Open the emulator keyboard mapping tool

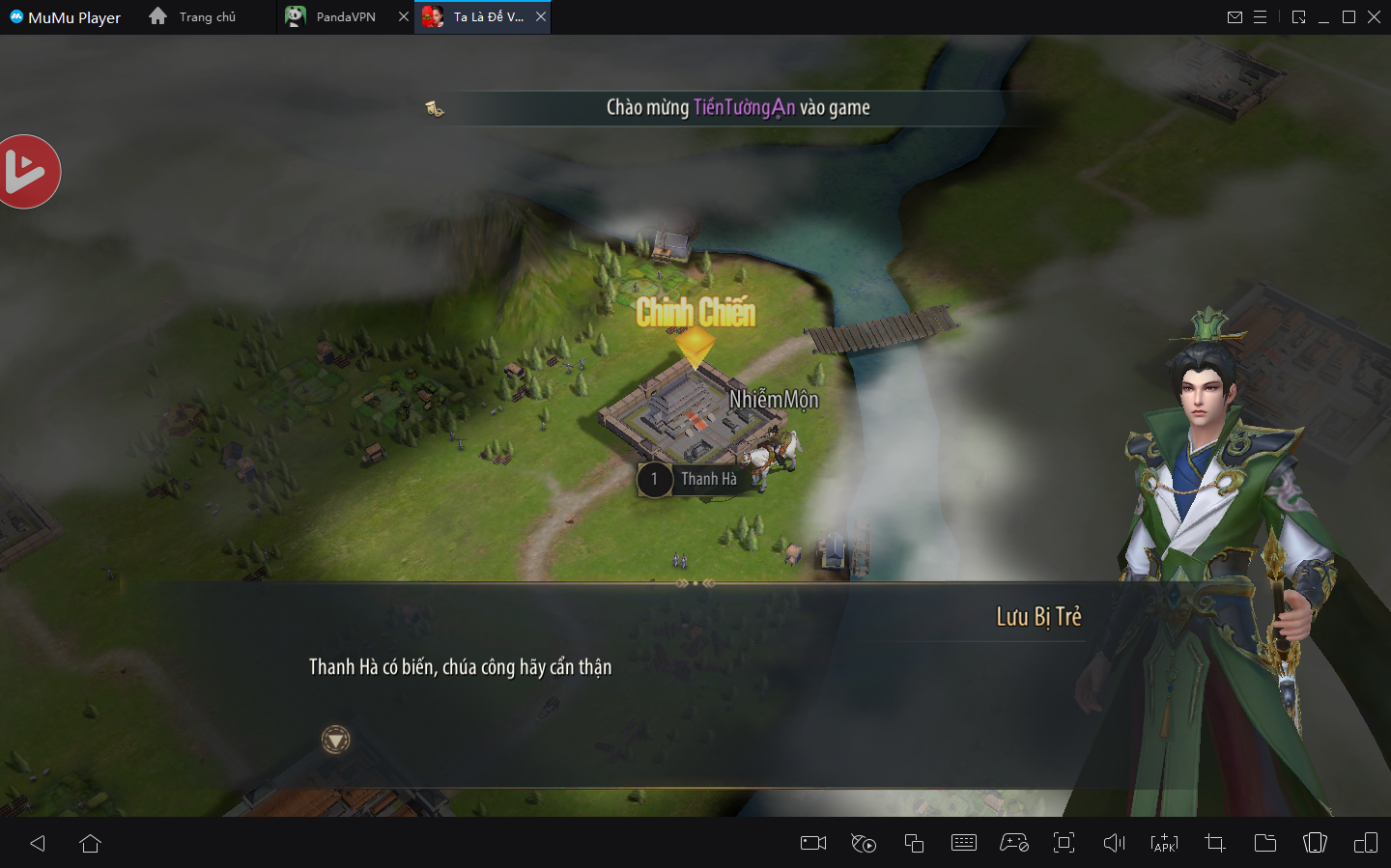click(963, 843)
